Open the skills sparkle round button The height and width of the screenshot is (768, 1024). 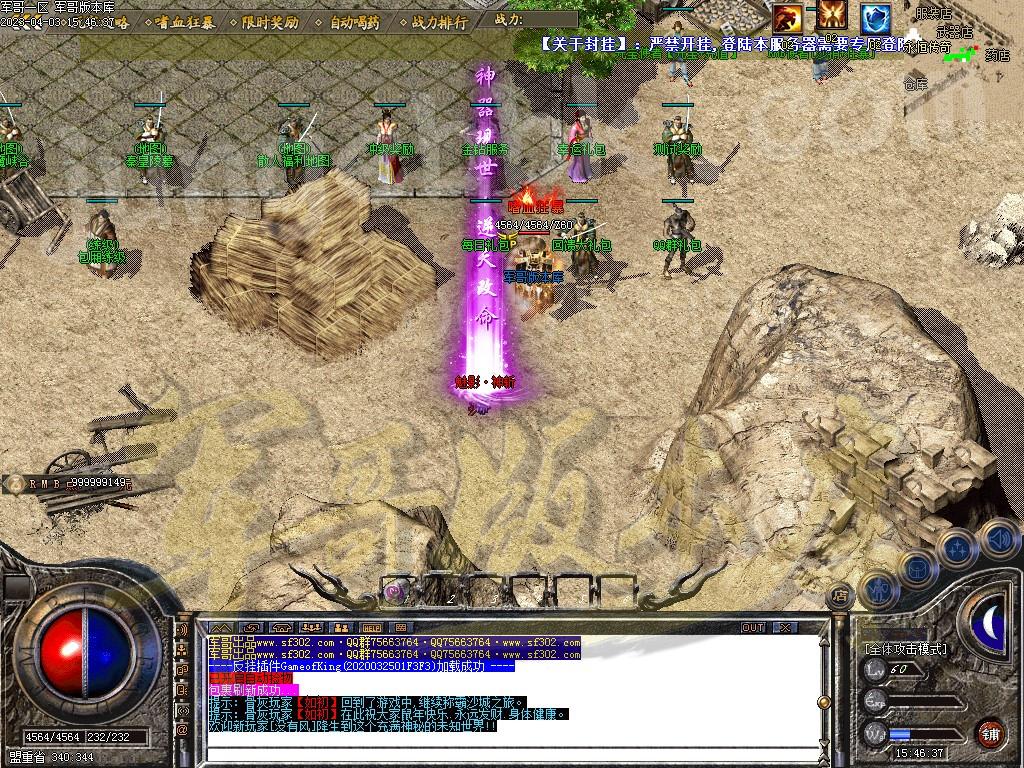(x=957, y=548)
